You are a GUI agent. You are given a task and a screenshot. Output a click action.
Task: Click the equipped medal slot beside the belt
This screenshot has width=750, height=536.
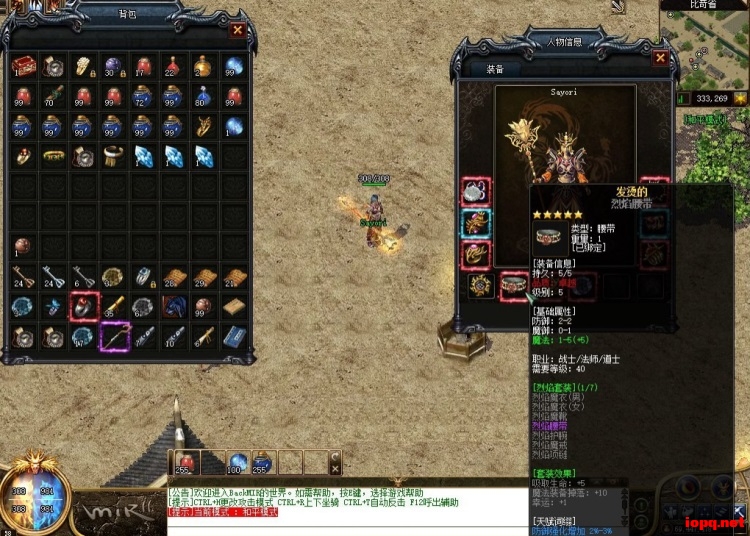click(481, 287)
